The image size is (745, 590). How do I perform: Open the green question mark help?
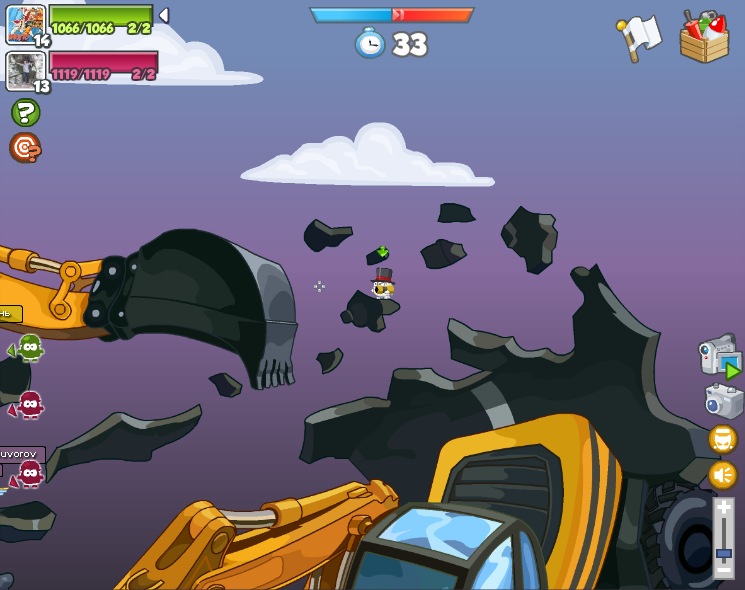coord(25,112)
